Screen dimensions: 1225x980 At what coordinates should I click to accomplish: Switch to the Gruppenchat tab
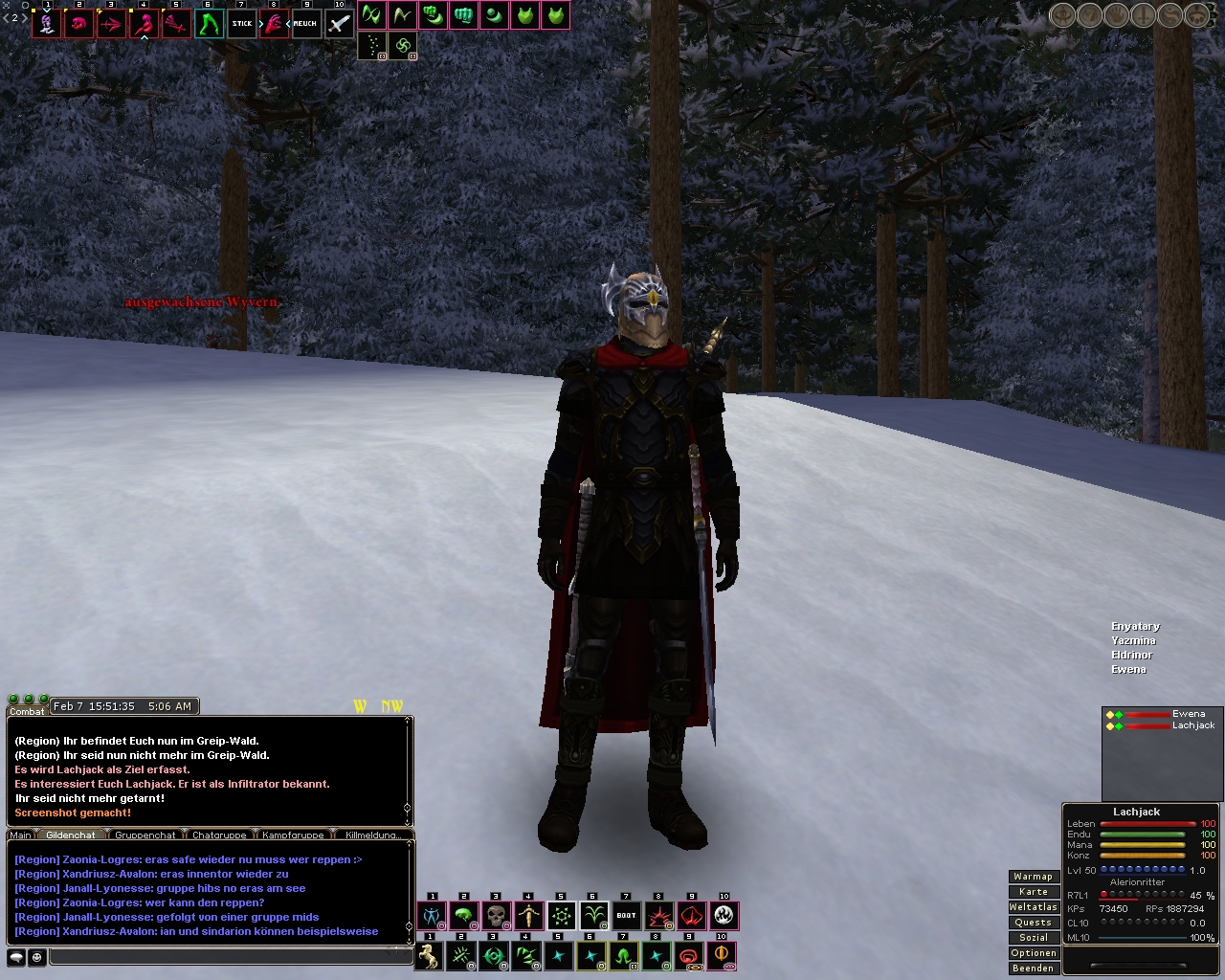pos(145,835)
